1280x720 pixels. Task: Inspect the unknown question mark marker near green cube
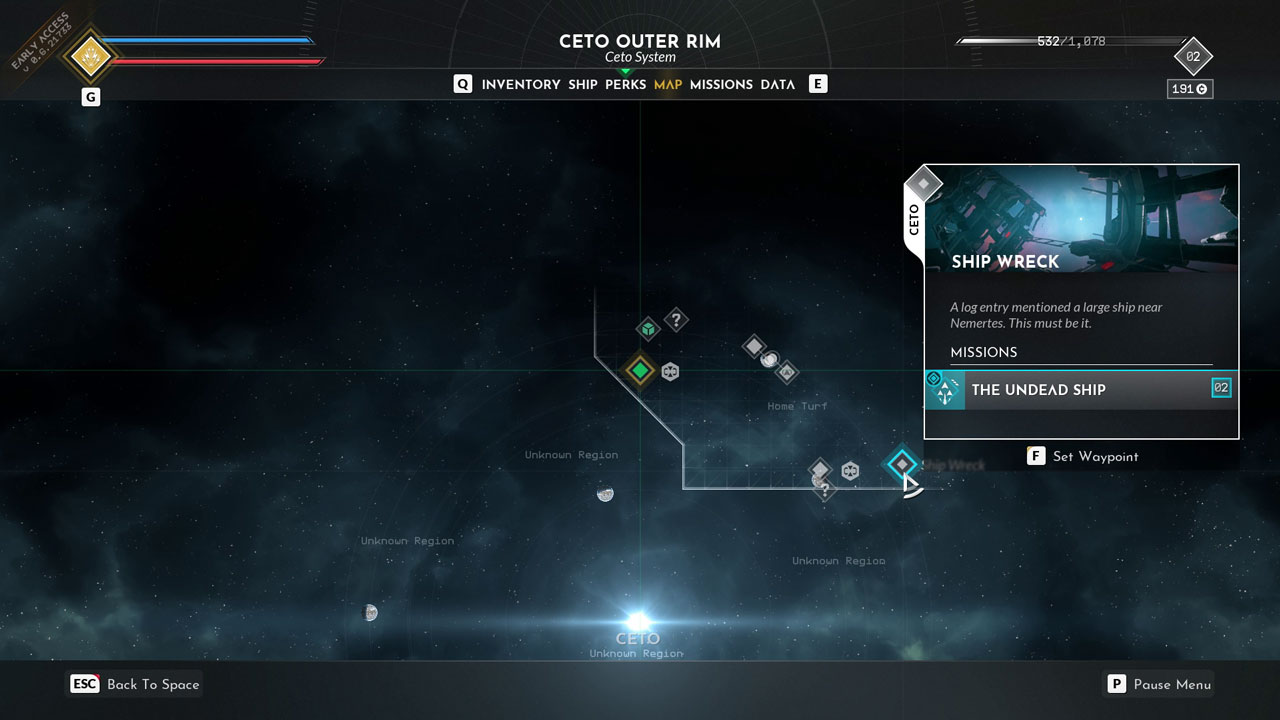coord(677,320)
